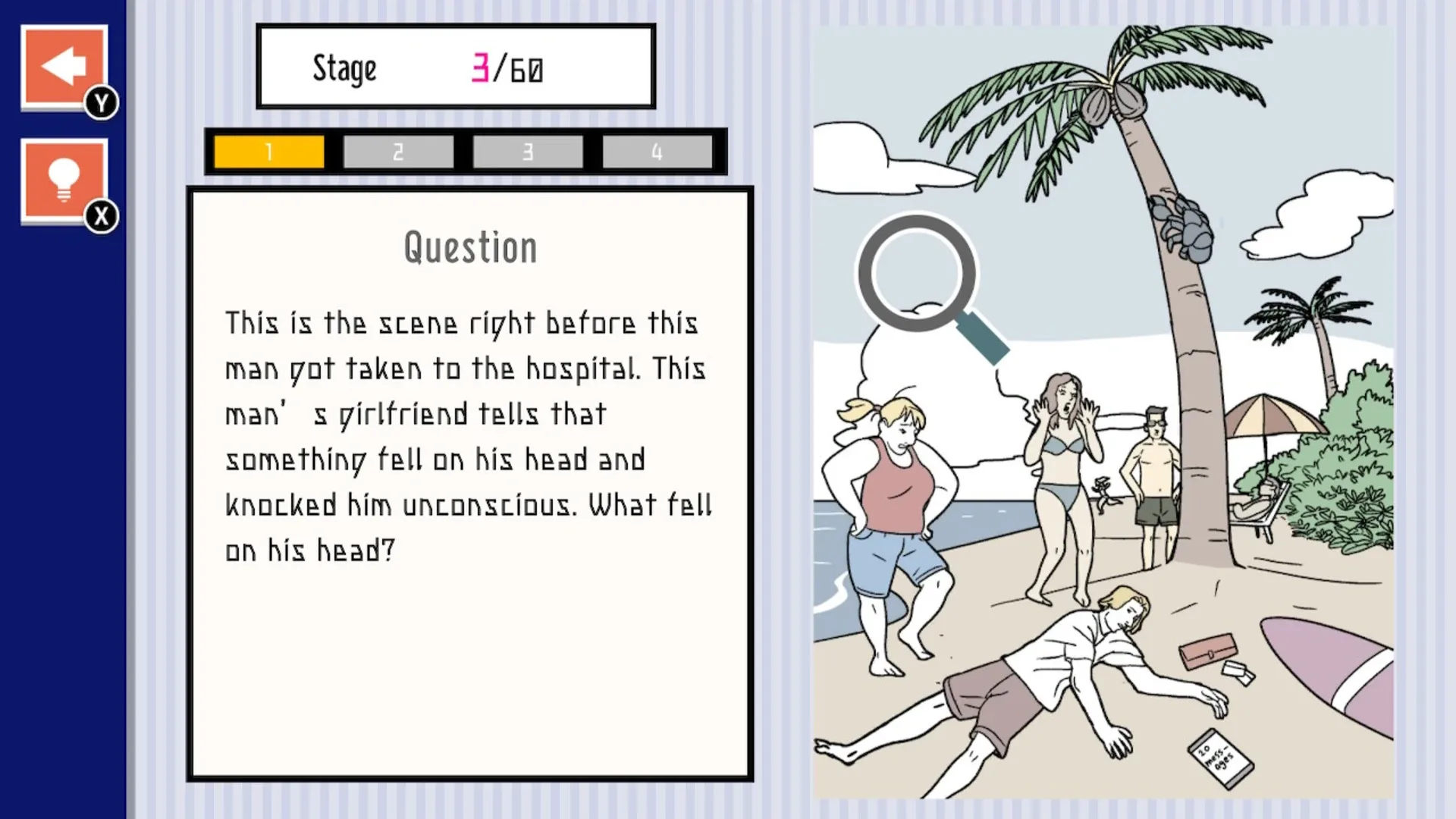Open puzzle part 3 tab
This screenshot has width=1456, height=819.
point(527,150)
